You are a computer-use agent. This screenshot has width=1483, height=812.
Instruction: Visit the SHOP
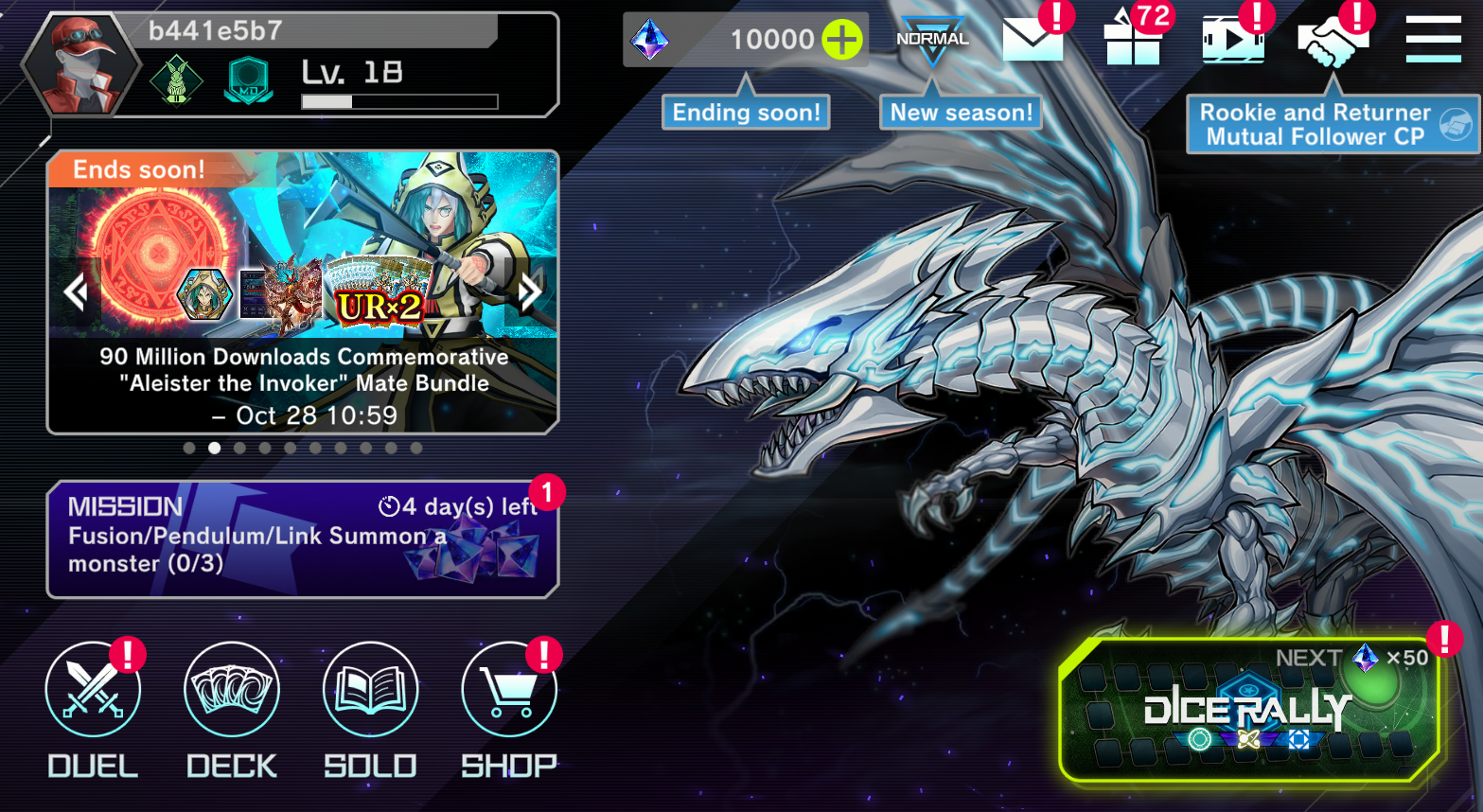point(508,690)
